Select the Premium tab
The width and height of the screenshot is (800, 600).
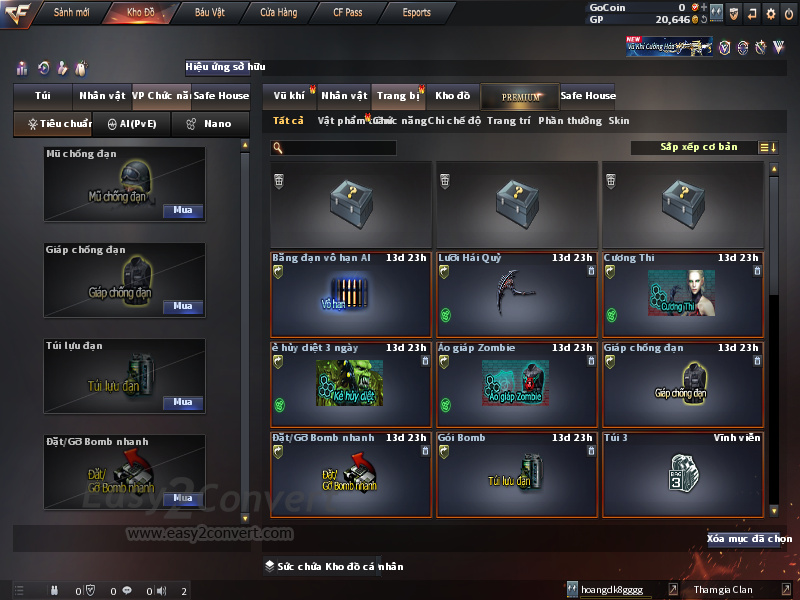tap(520, 96)
